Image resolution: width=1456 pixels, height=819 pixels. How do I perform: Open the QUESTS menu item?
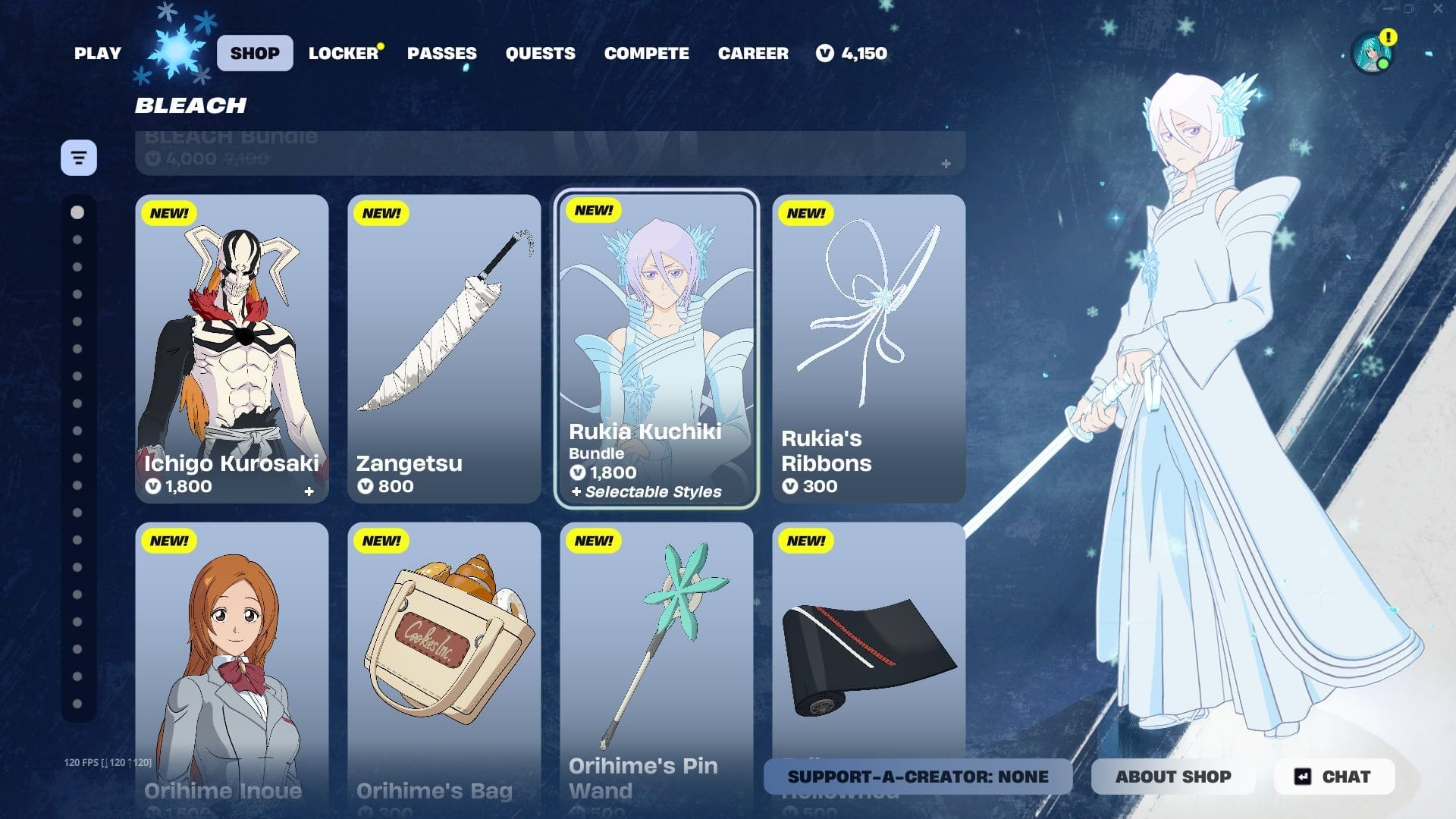click(541, 53)
